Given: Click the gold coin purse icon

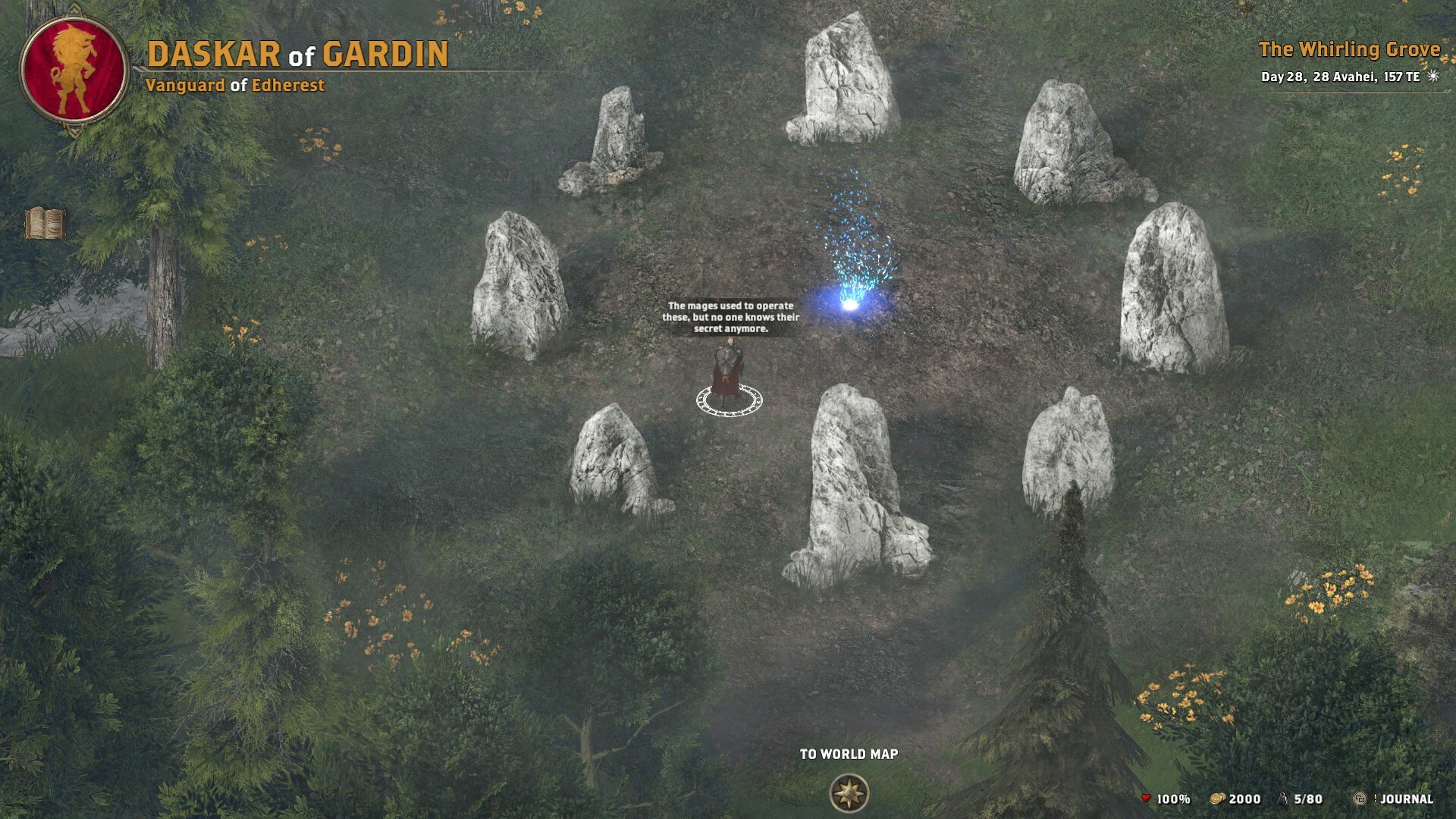Looking at the screenshot, I should (1219, 799).
